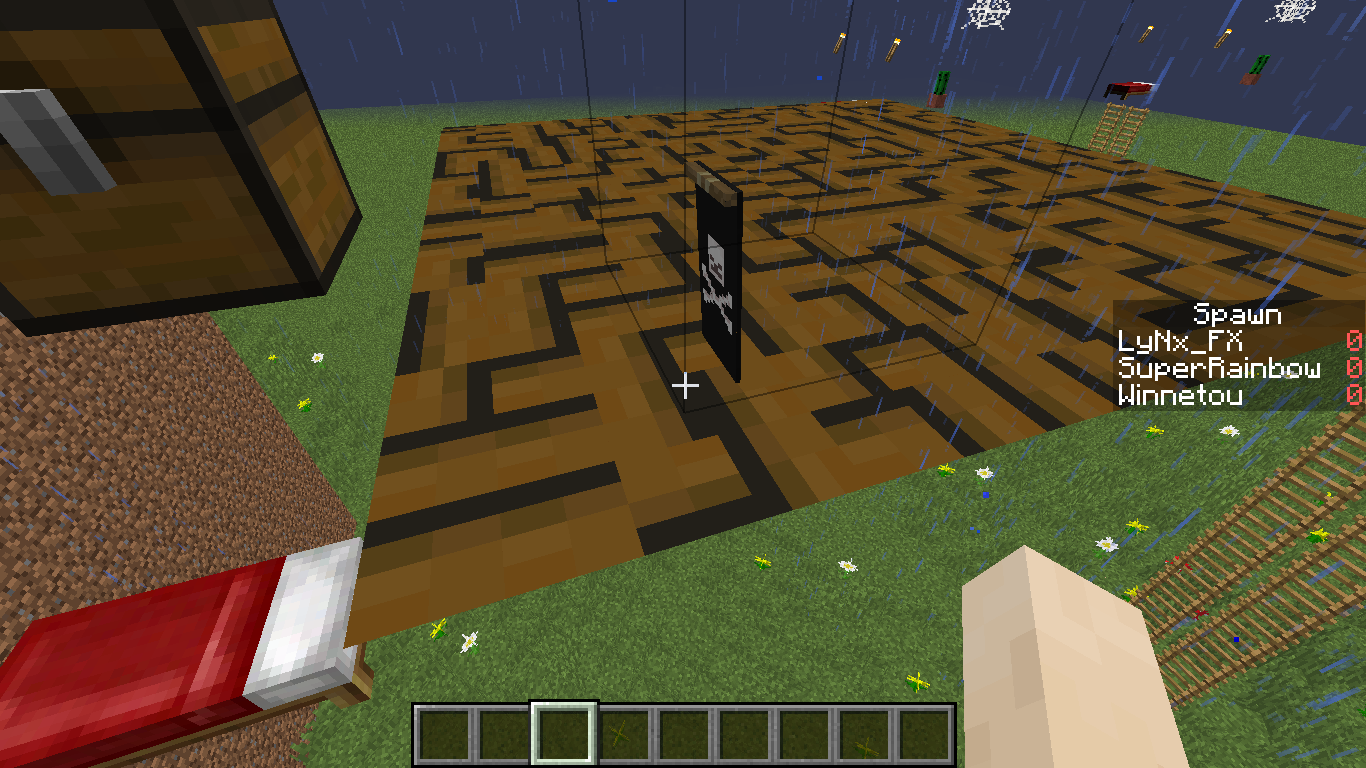
Task: Select LyNx_FX on the scoreboard
Action: pos(1180,341)
